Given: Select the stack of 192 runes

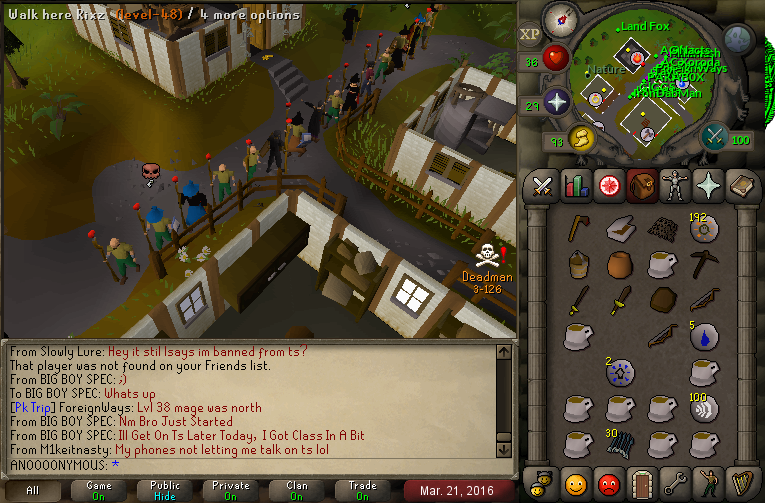Looking at the screenshot, I should pyautogui.click(x=703, y=229).
